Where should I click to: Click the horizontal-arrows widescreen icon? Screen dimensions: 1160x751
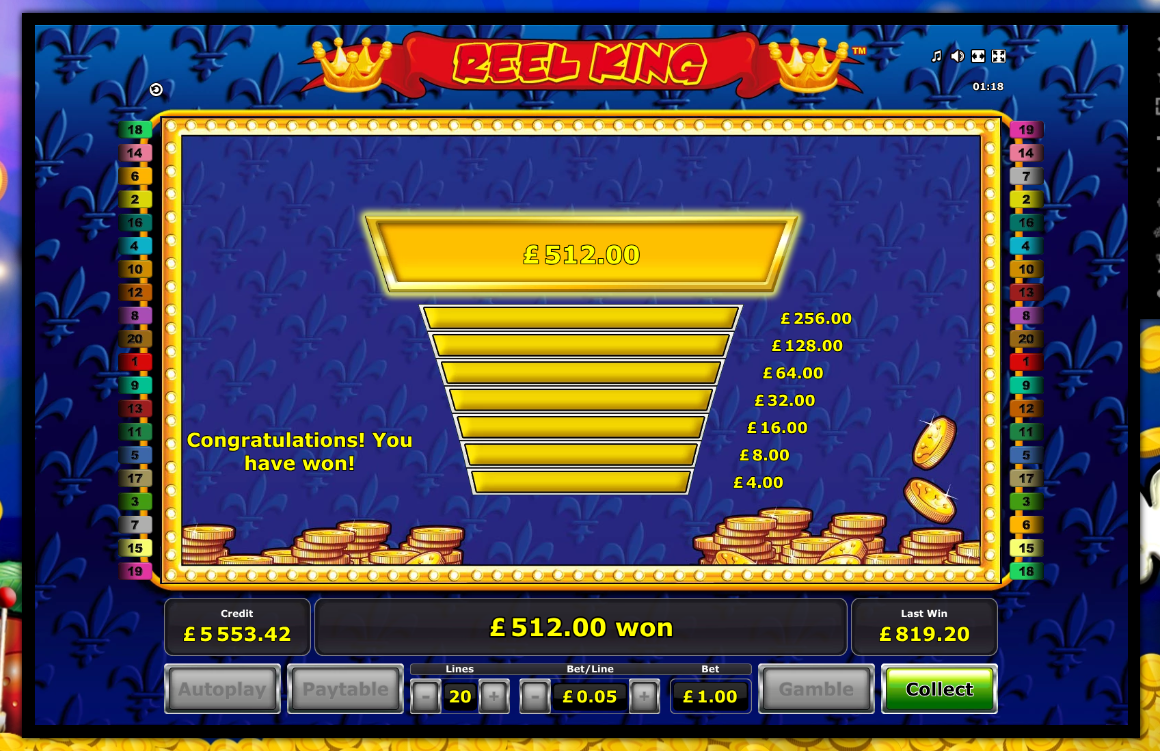(x=978, y=56)
